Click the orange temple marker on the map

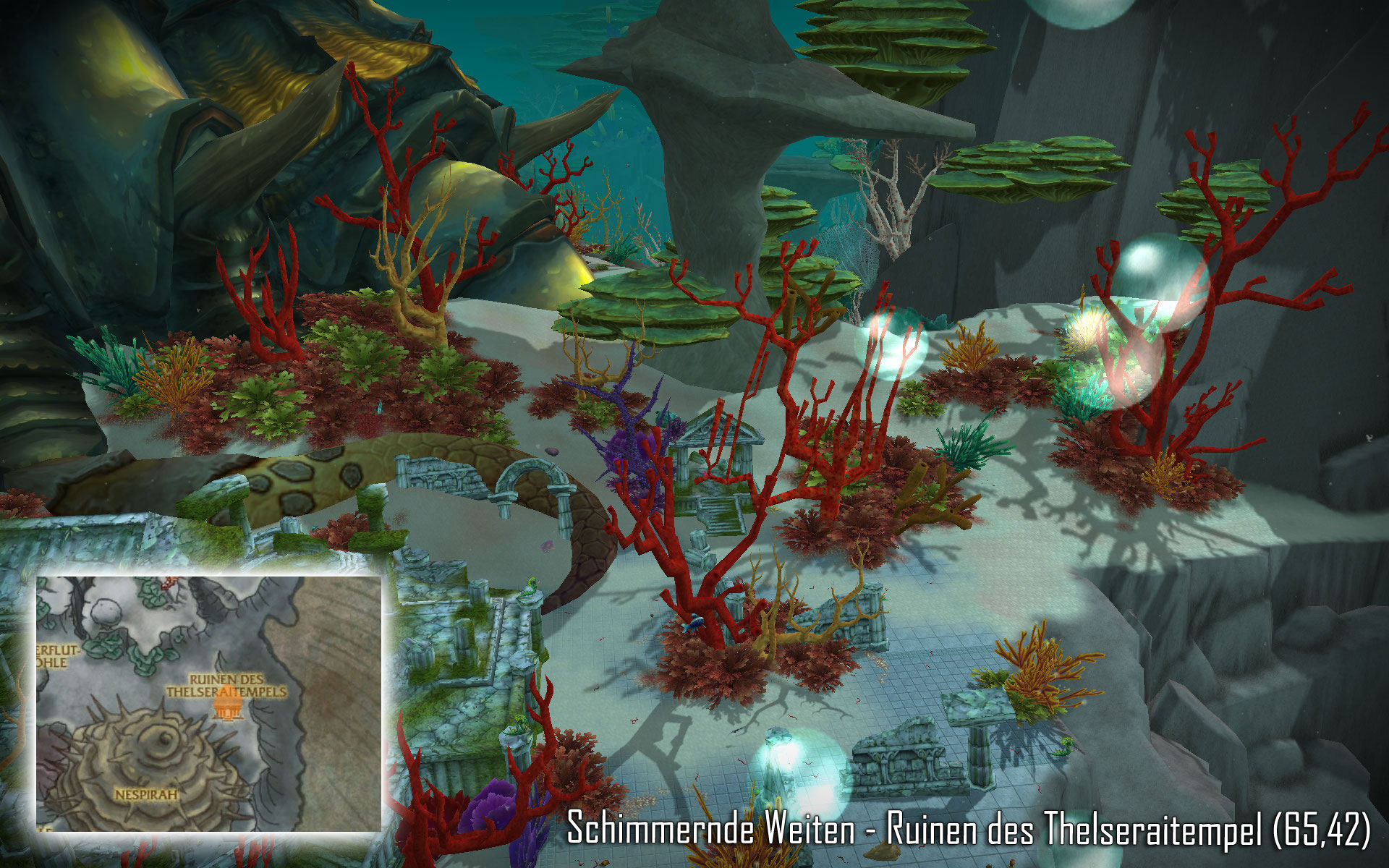227,708
